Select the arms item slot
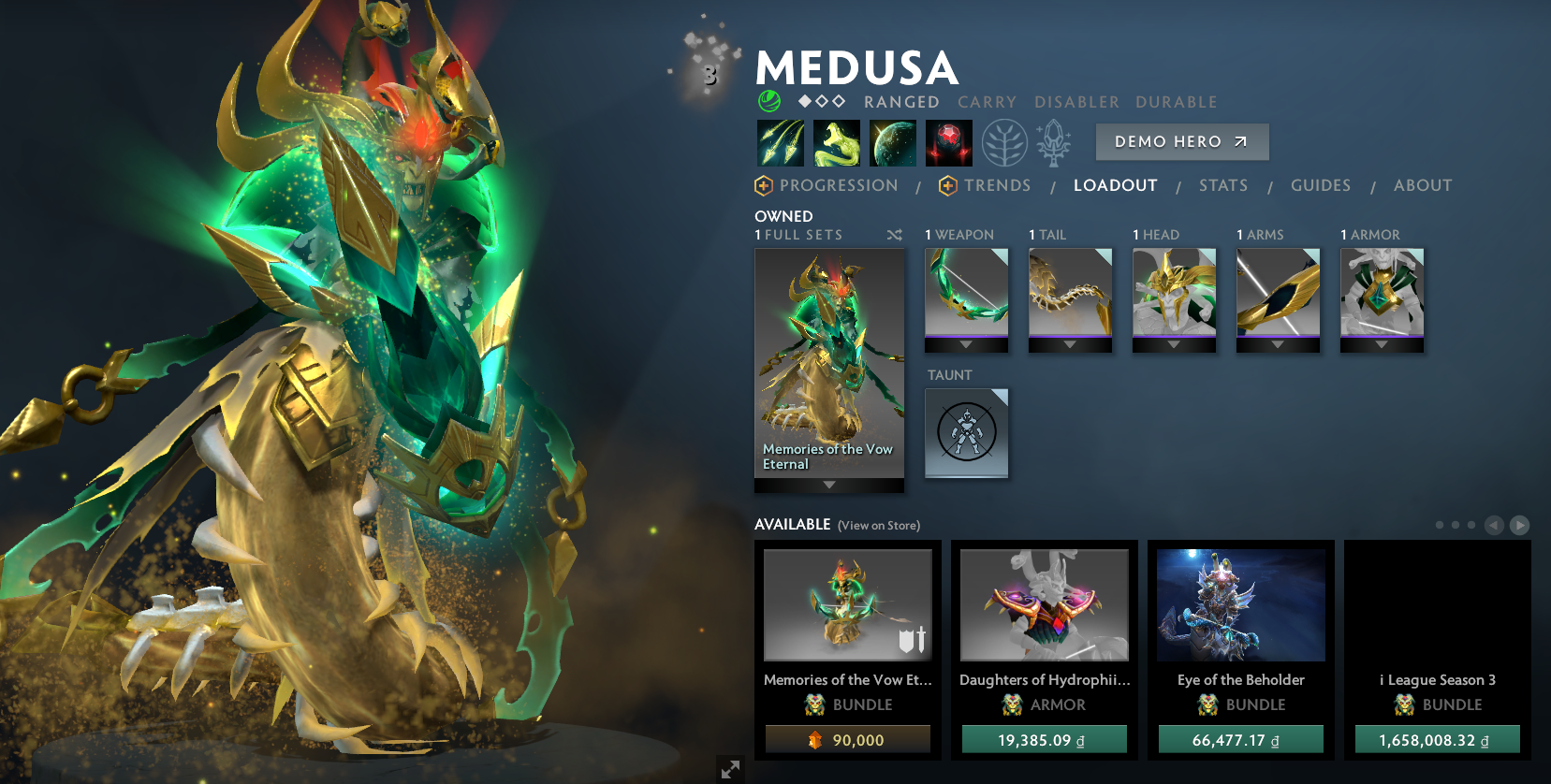This screenshot has width=1551, height=784. click(x=1278, y=292)
